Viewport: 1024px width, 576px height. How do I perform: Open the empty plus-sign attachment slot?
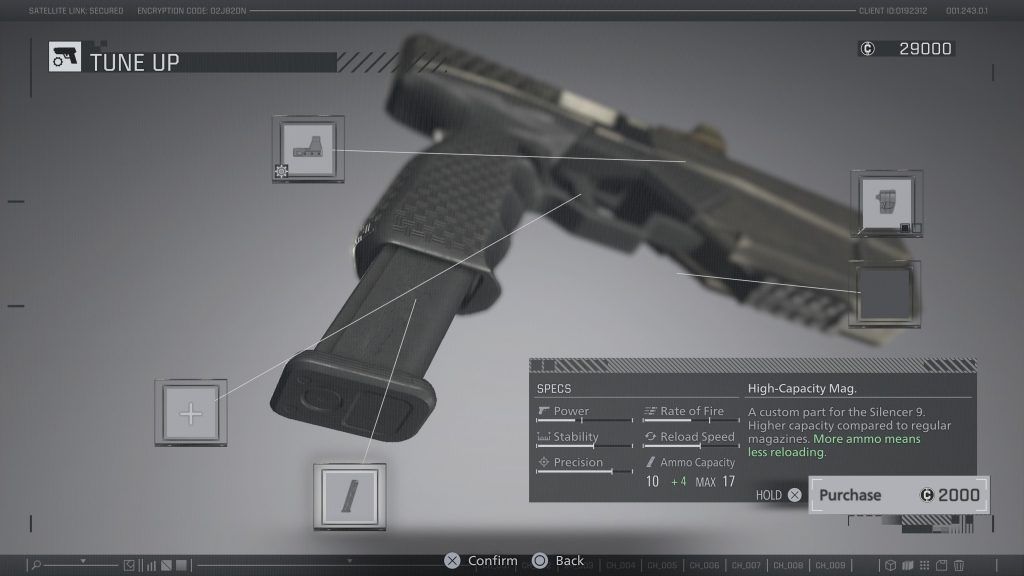point(190,412)
